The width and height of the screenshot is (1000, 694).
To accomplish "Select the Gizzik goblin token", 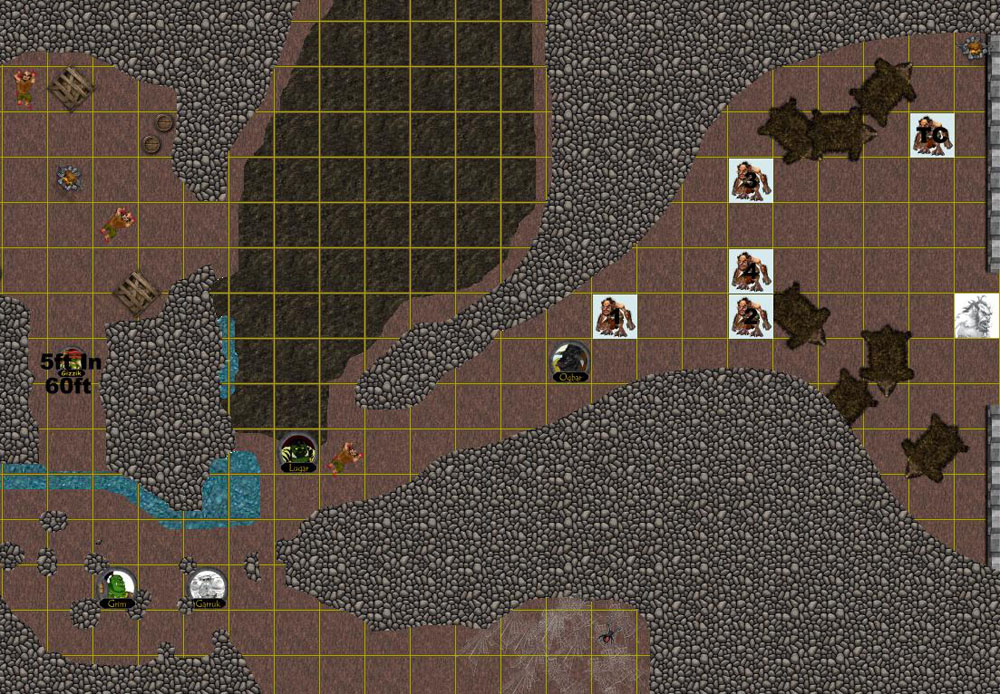I will click(69, 360).
